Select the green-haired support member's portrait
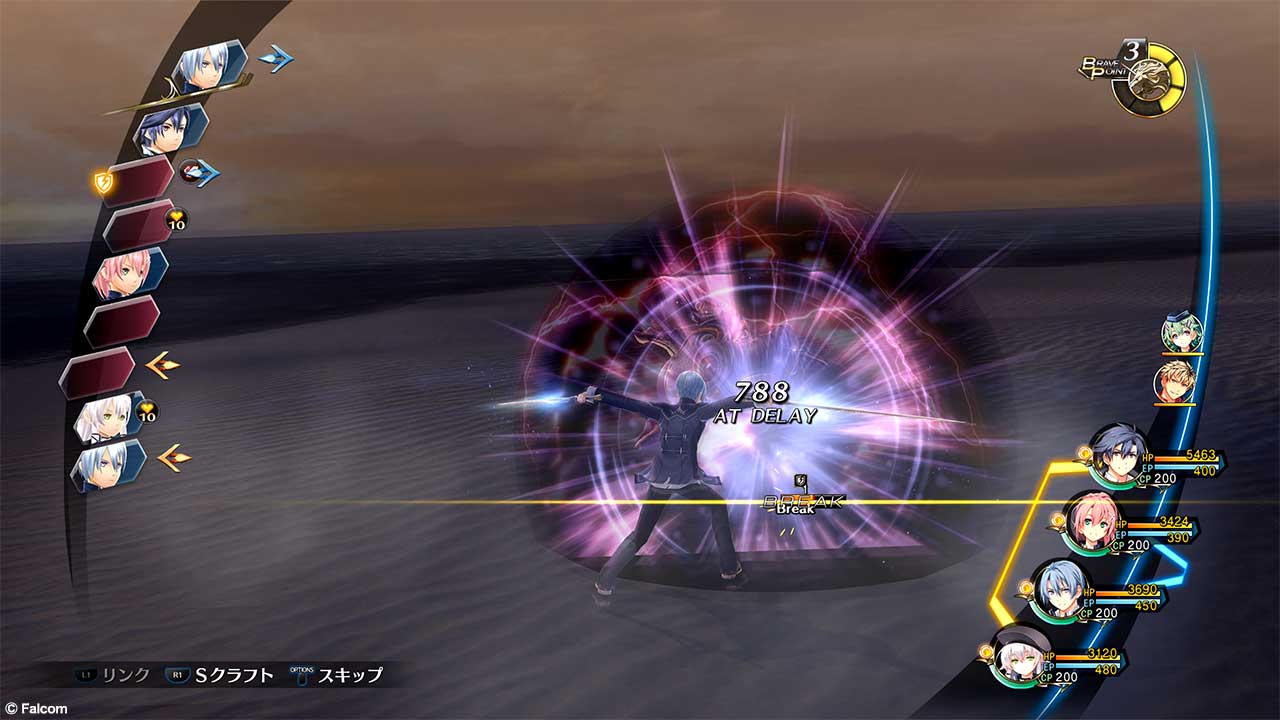This screenshot has width=1280, height=720. pos(1180,330)
